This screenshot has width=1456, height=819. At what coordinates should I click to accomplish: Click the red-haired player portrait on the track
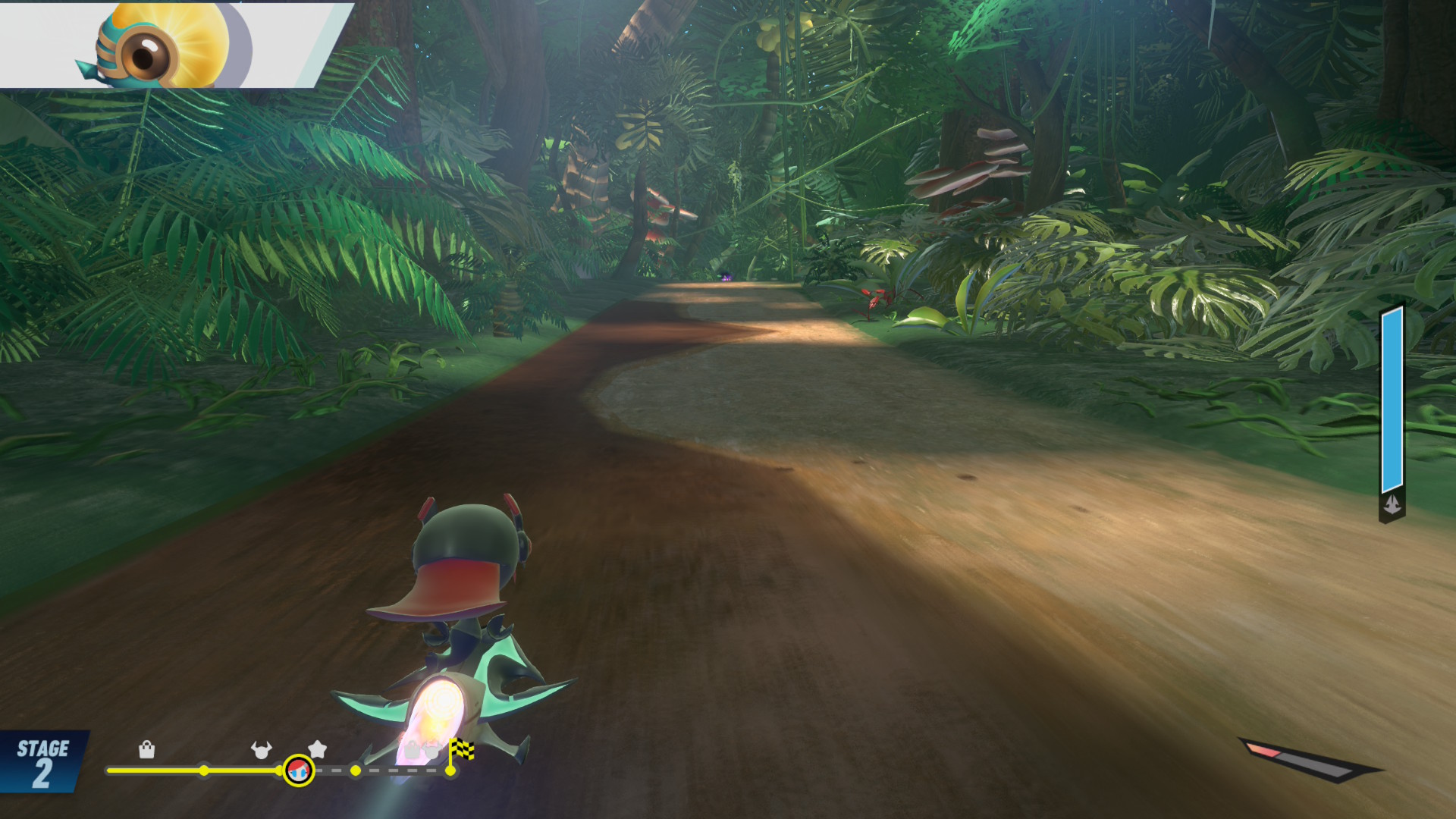(298, 770)
